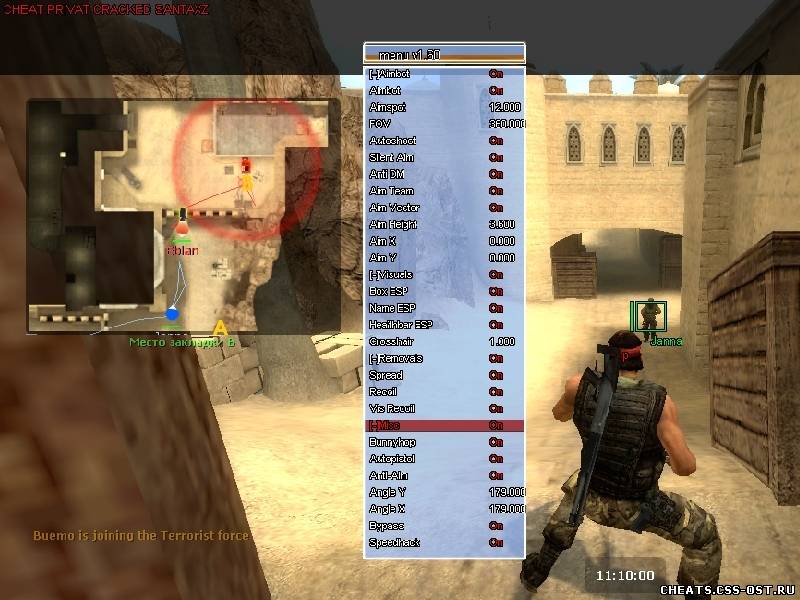
Task: Toggle the Spread removal entry
Action: click(x=445, y=375)
